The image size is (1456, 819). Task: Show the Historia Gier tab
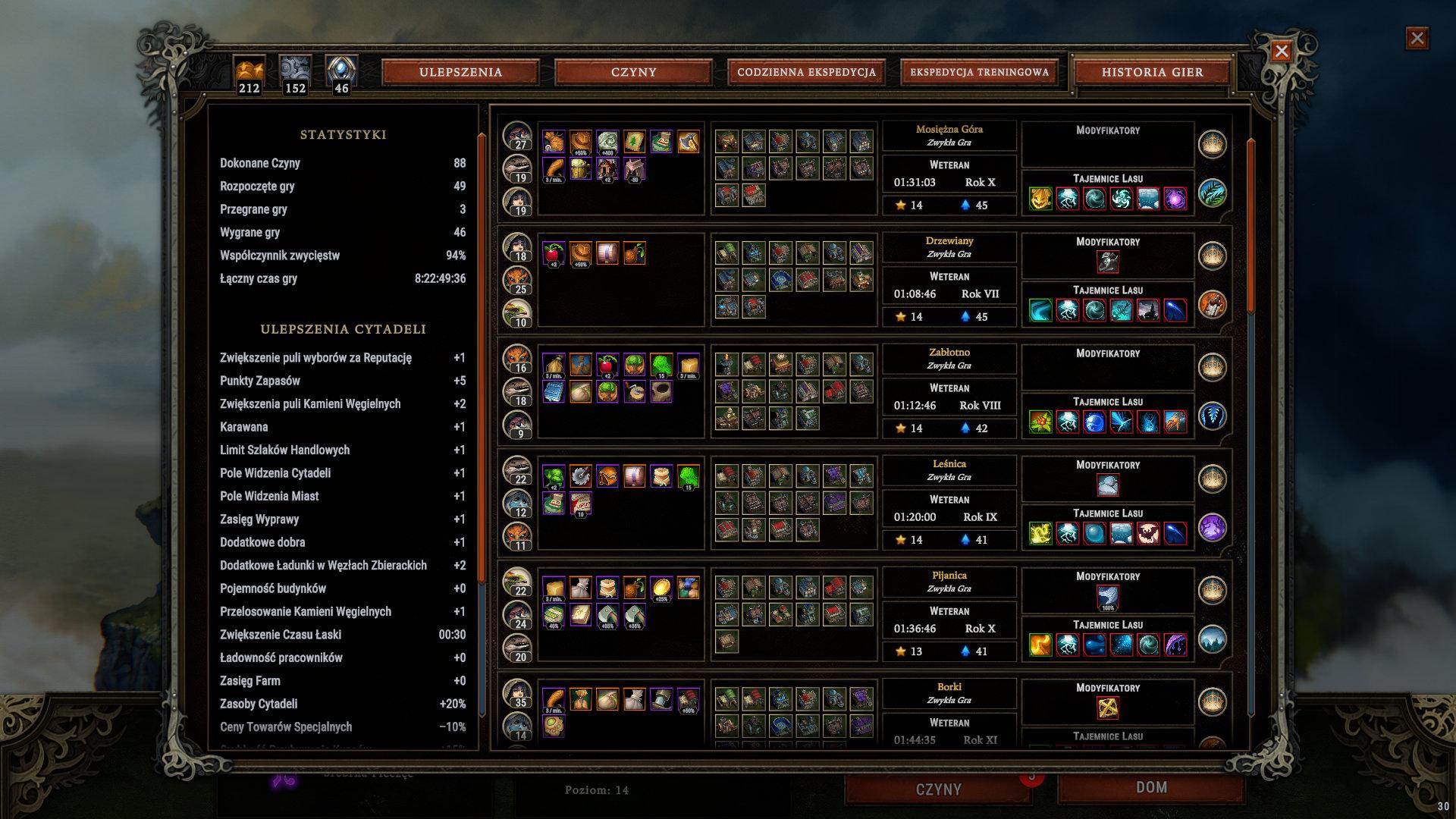point(1152,72)
